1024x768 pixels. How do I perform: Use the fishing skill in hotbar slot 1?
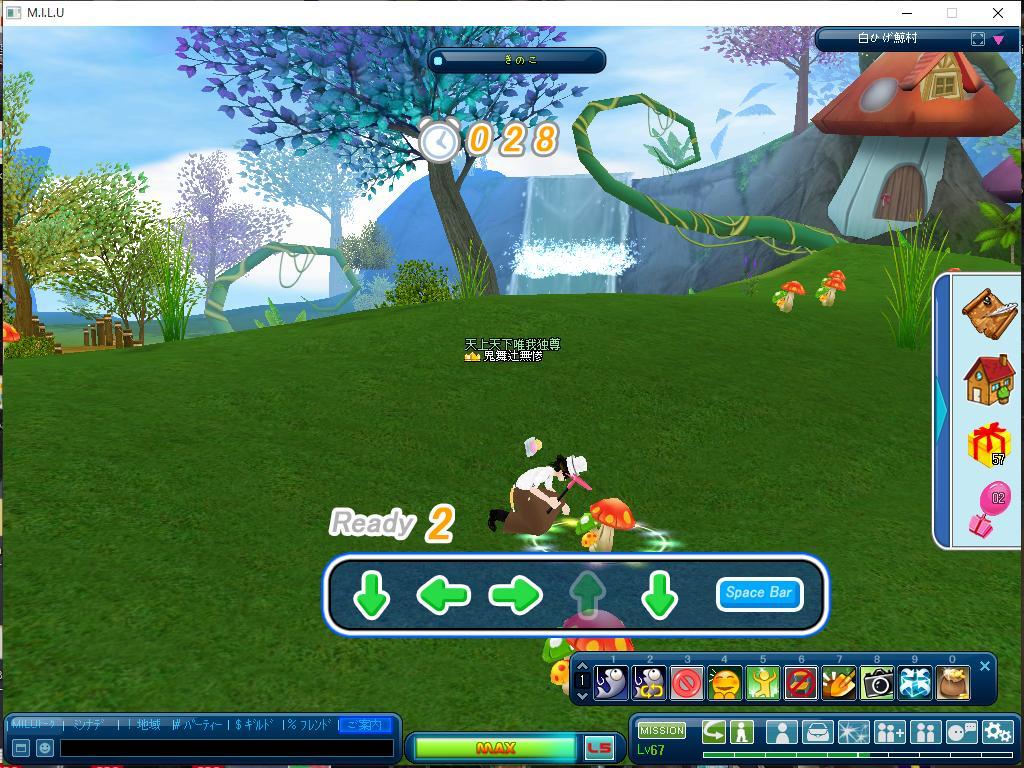[612, 683]
